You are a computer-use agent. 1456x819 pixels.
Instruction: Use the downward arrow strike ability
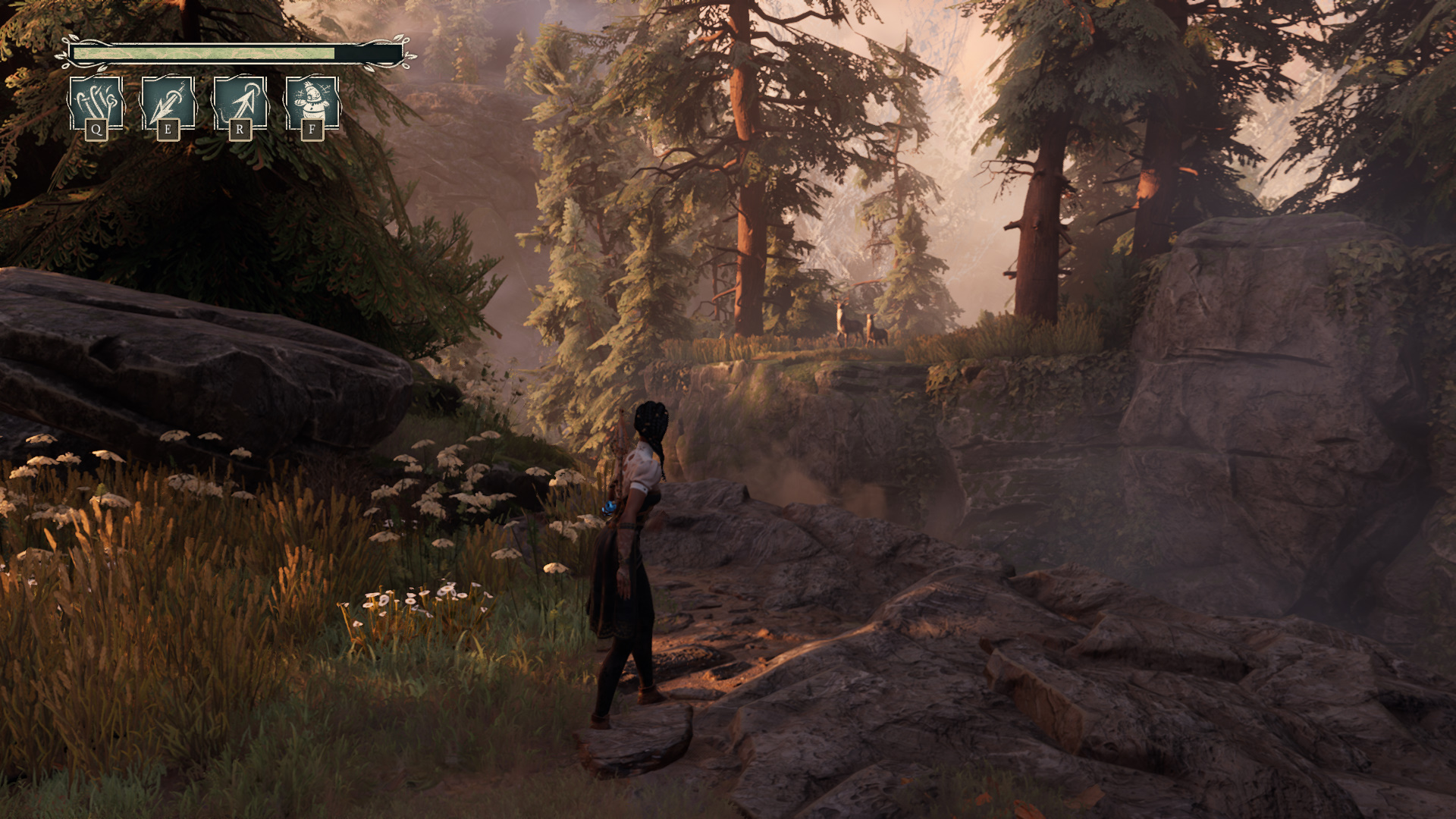(x=168, y=103)
